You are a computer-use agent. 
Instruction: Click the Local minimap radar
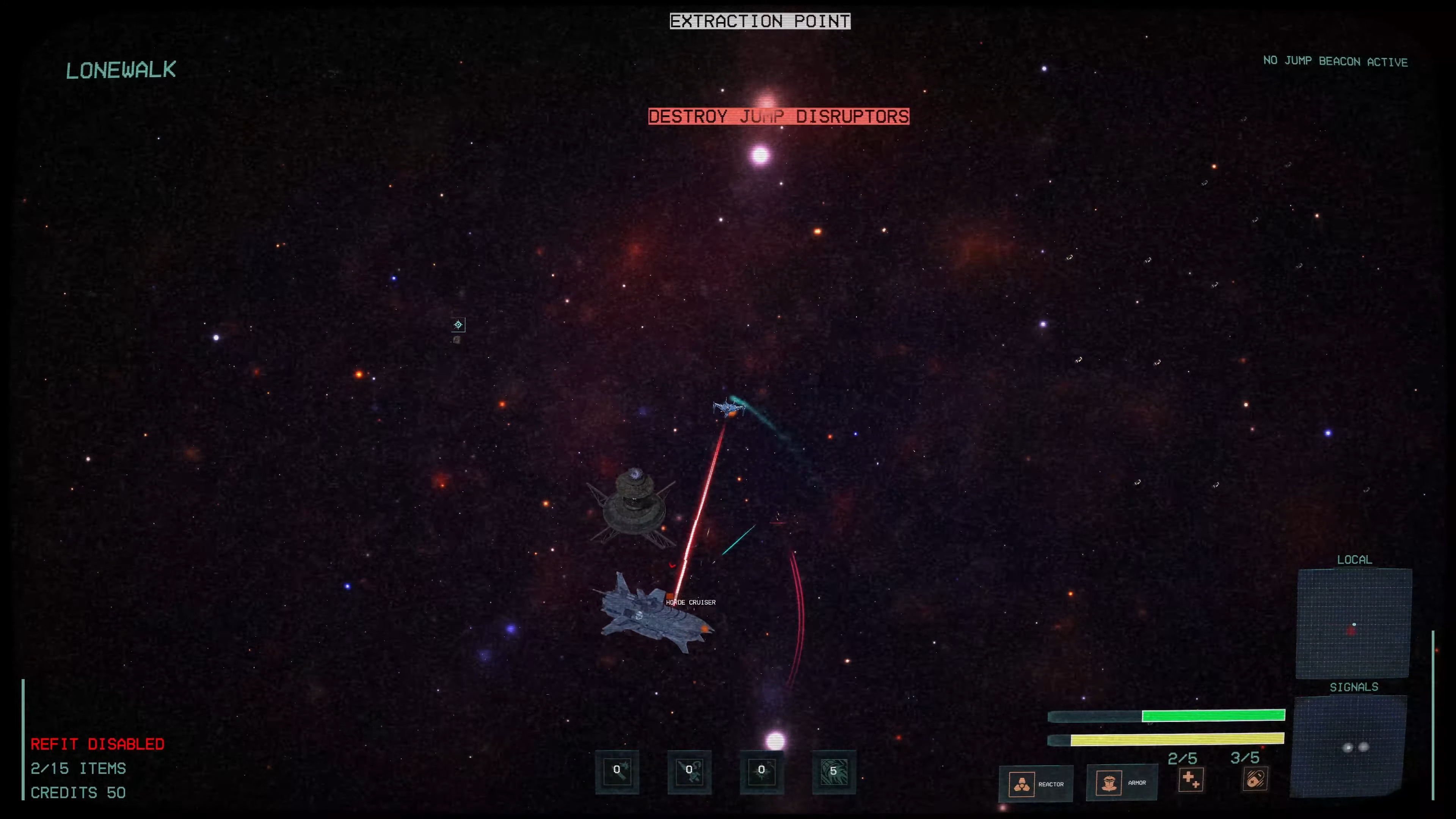(x=1354, y=623)
